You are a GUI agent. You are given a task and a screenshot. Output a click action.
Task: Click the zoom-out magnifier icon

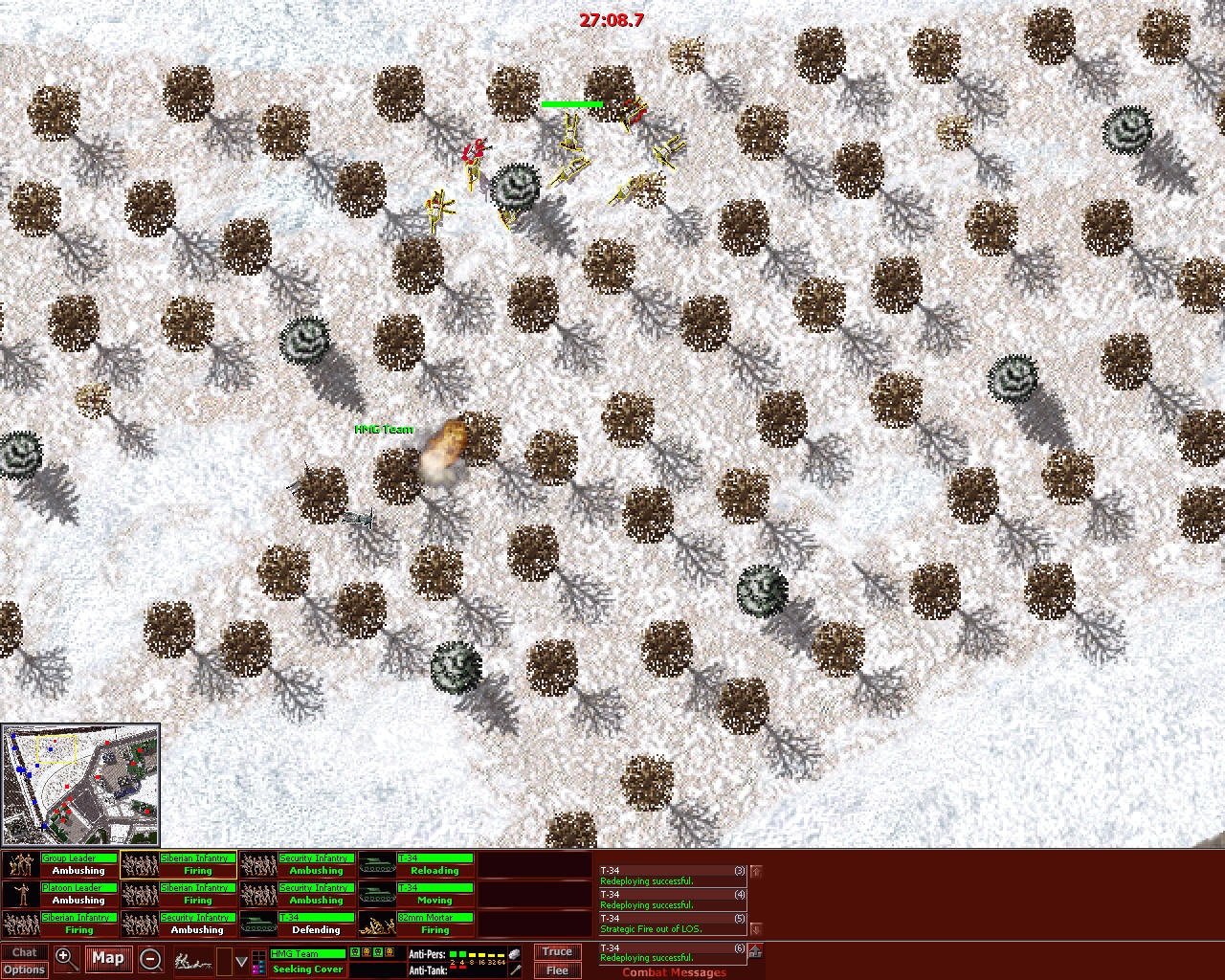151,959
